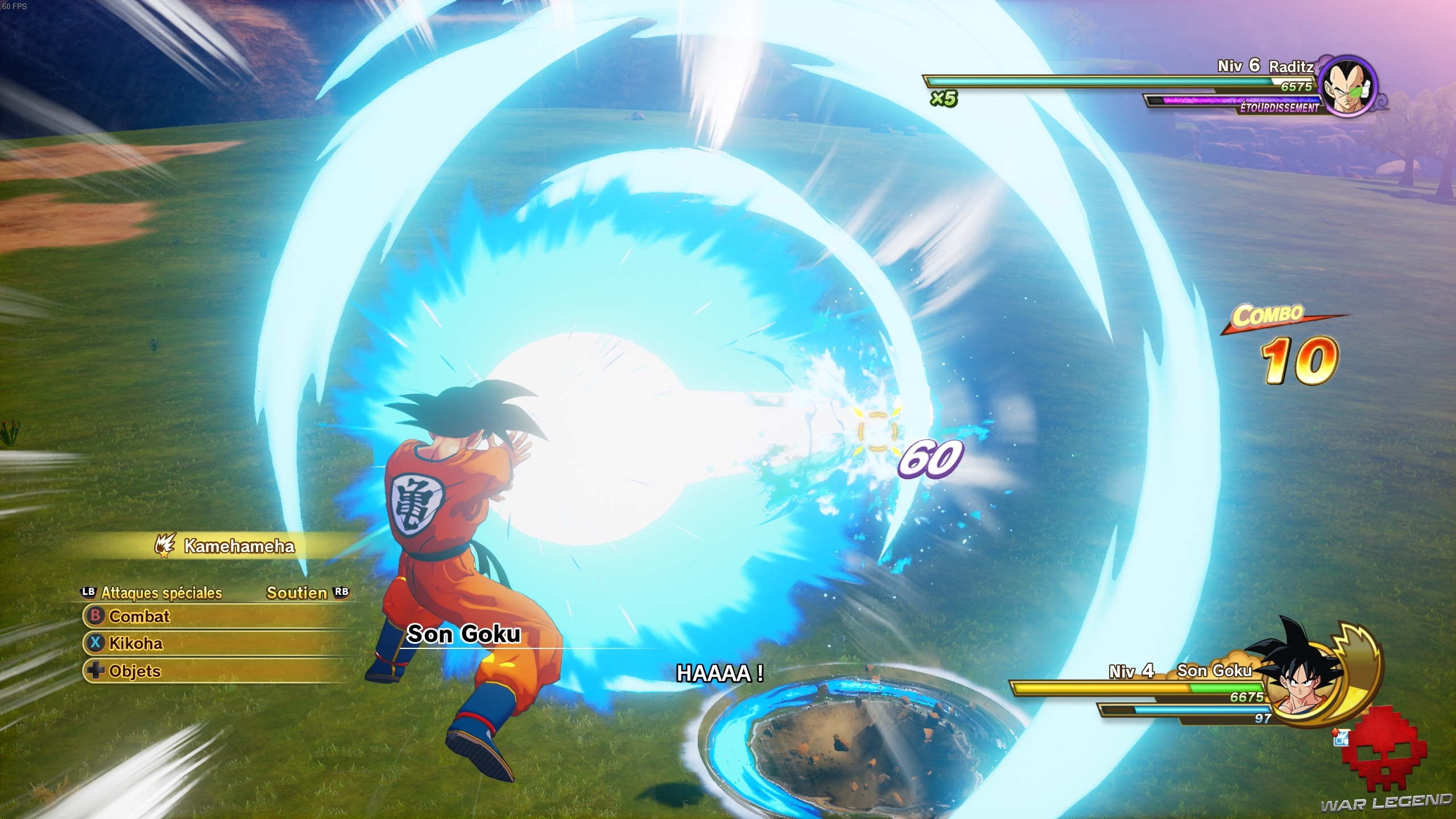Click the LB shoulder button icon next to Attaques spéciales

87,593
